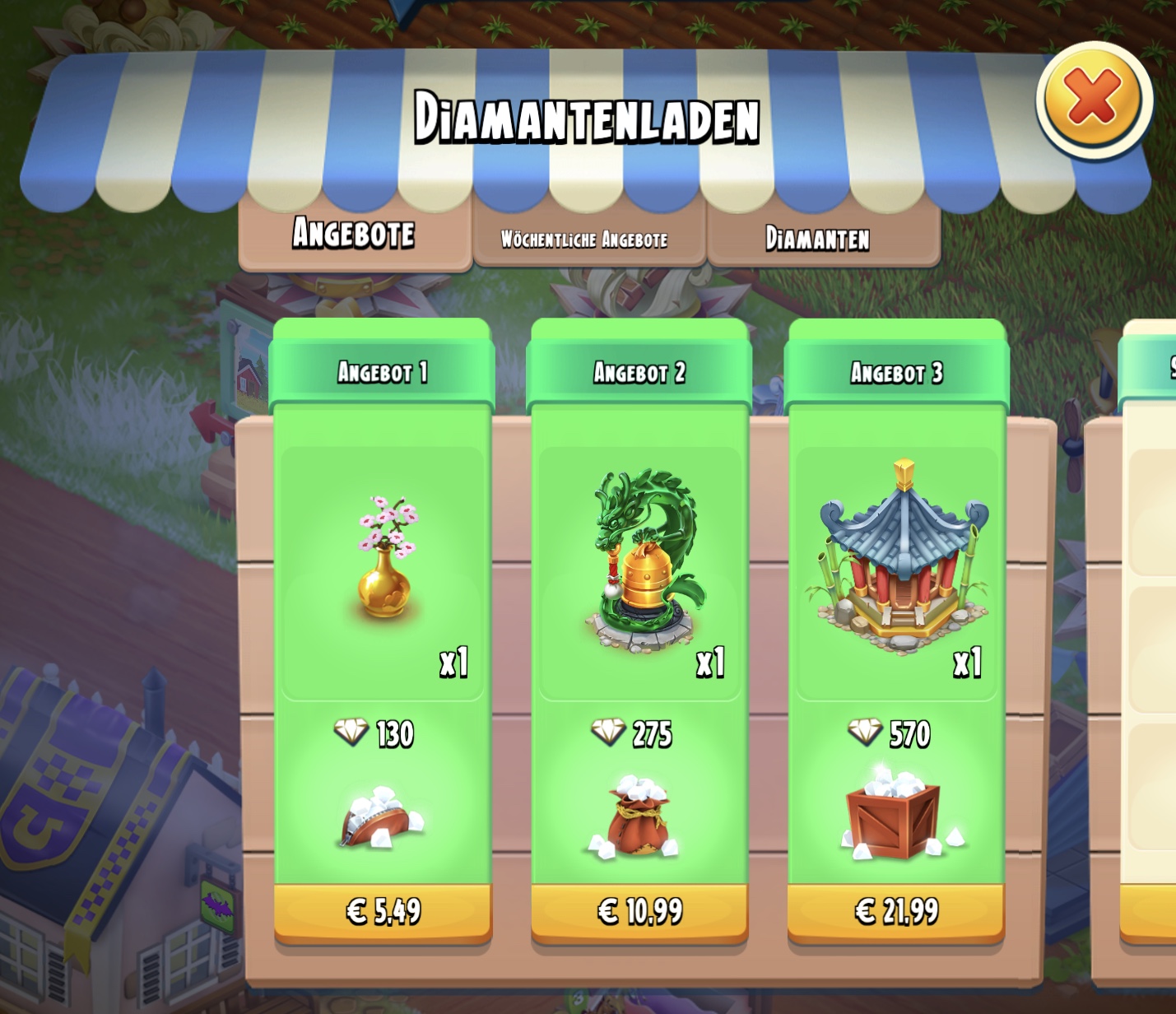Buy Angebot 3 for € 21,99
Viewport: 1176px width, 1014px height.
896,912
